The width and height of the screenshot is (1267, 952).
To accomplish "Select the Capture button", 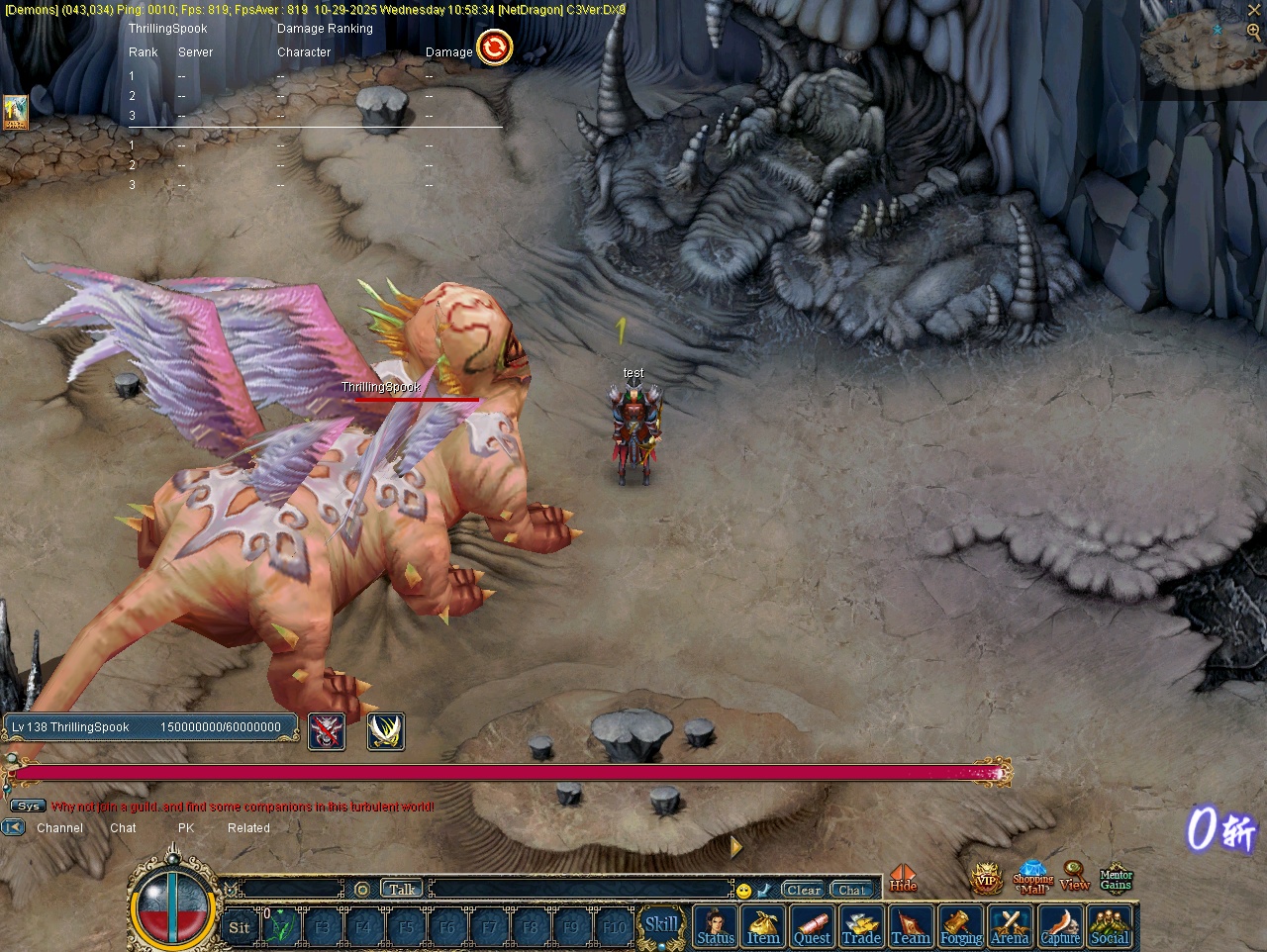I will click(1060, 927).
